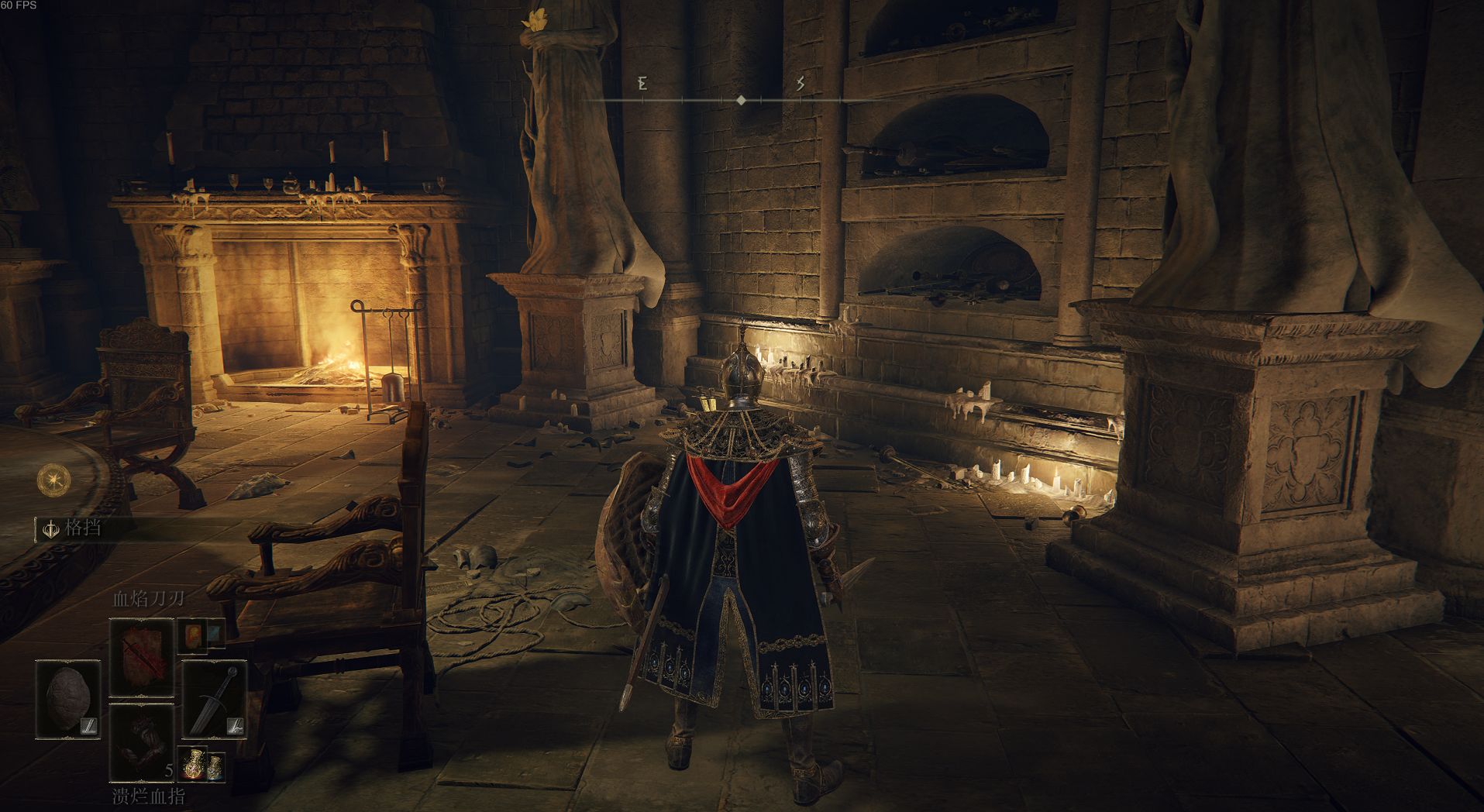Image resolution: width=1484 pixels, height=812 pixels.
Task: Choose the flask icons beside the item slot
Action: pyautogui.click(x=203, y=766)
